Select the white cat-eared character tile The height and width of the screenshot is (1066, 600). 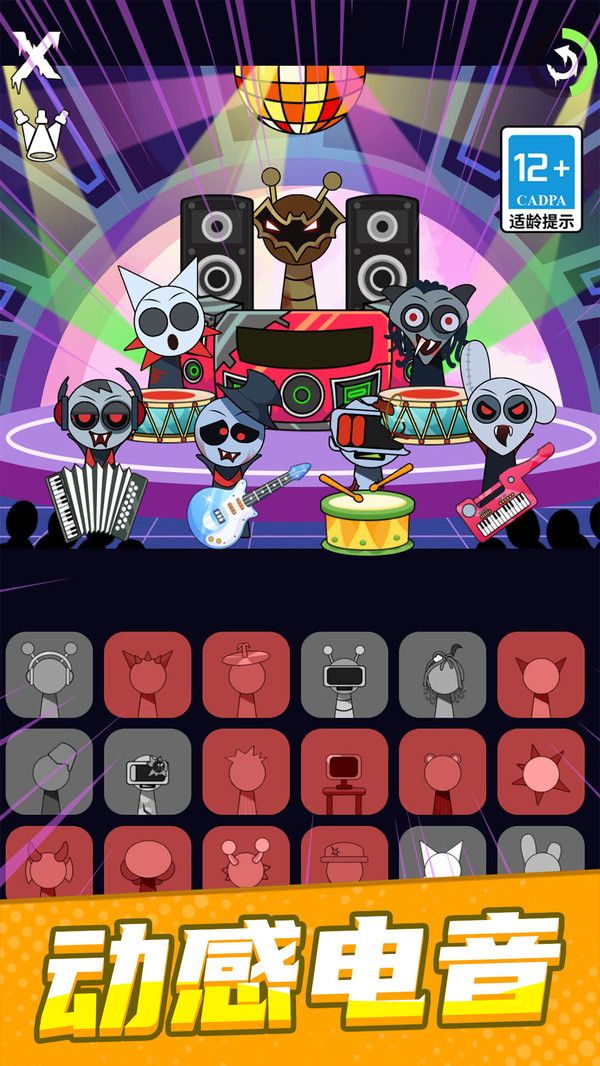(x=442, y=856)
